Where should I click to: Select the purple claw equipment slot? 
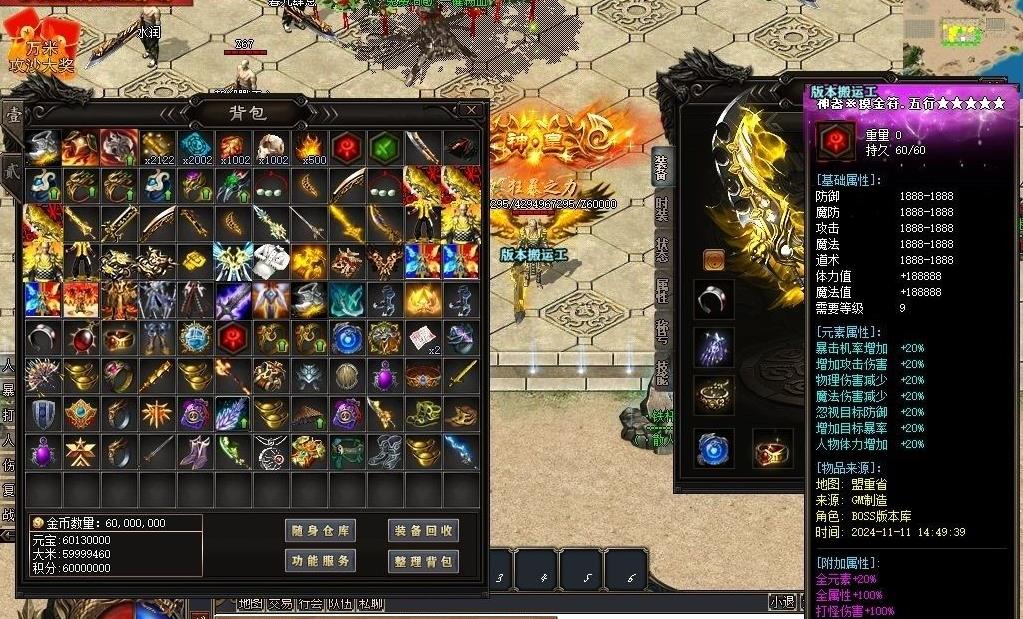click(714, 347)
